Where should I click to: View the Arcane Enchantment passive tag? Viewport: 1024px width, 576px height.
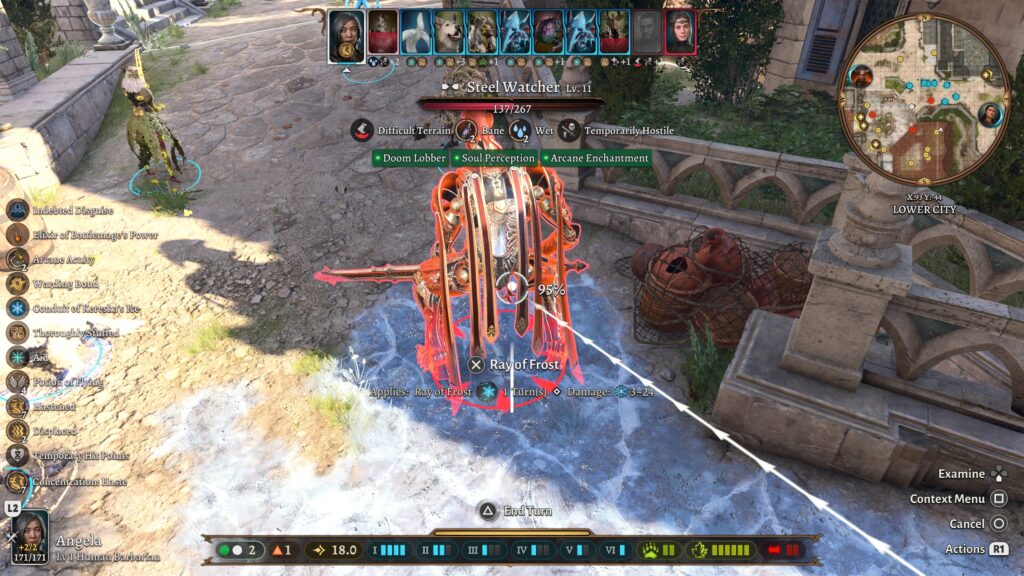click(596, 158)
